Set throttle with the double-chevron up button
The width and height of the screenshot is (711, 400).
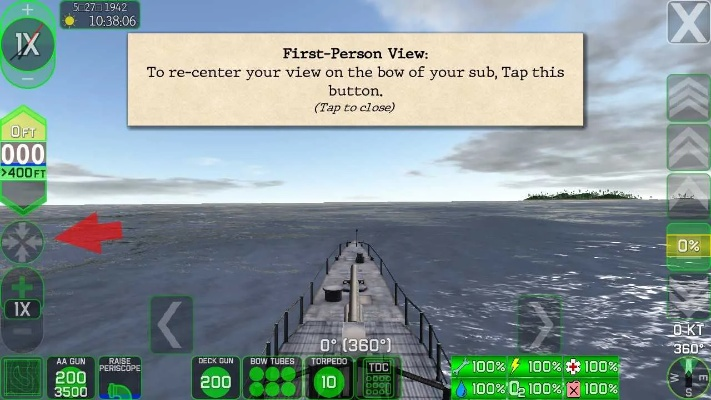pyautogui.click(x=688, y=147)
